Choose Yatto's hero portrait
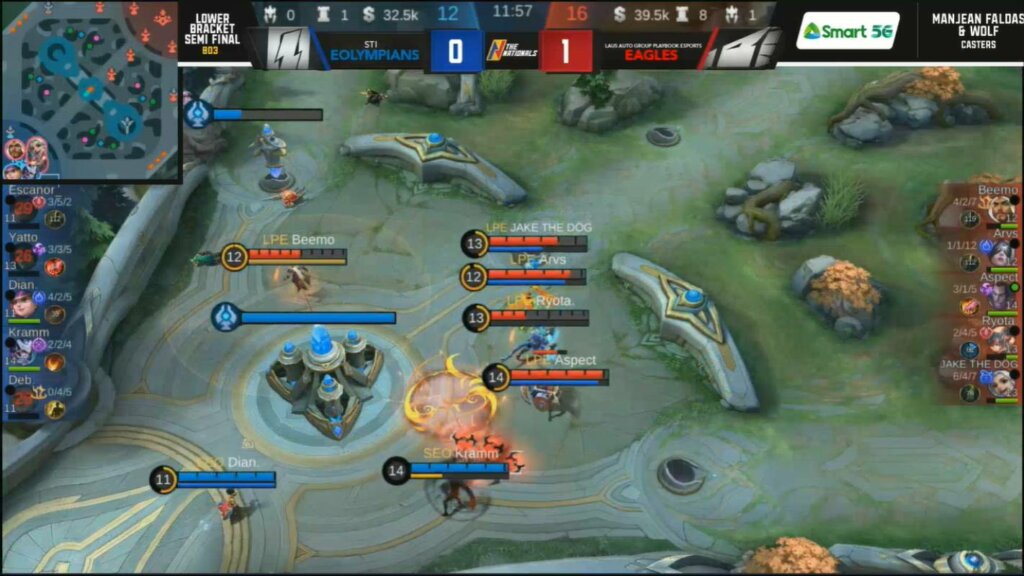This screenshot has width=1024, height=576. tap(22, 256)
